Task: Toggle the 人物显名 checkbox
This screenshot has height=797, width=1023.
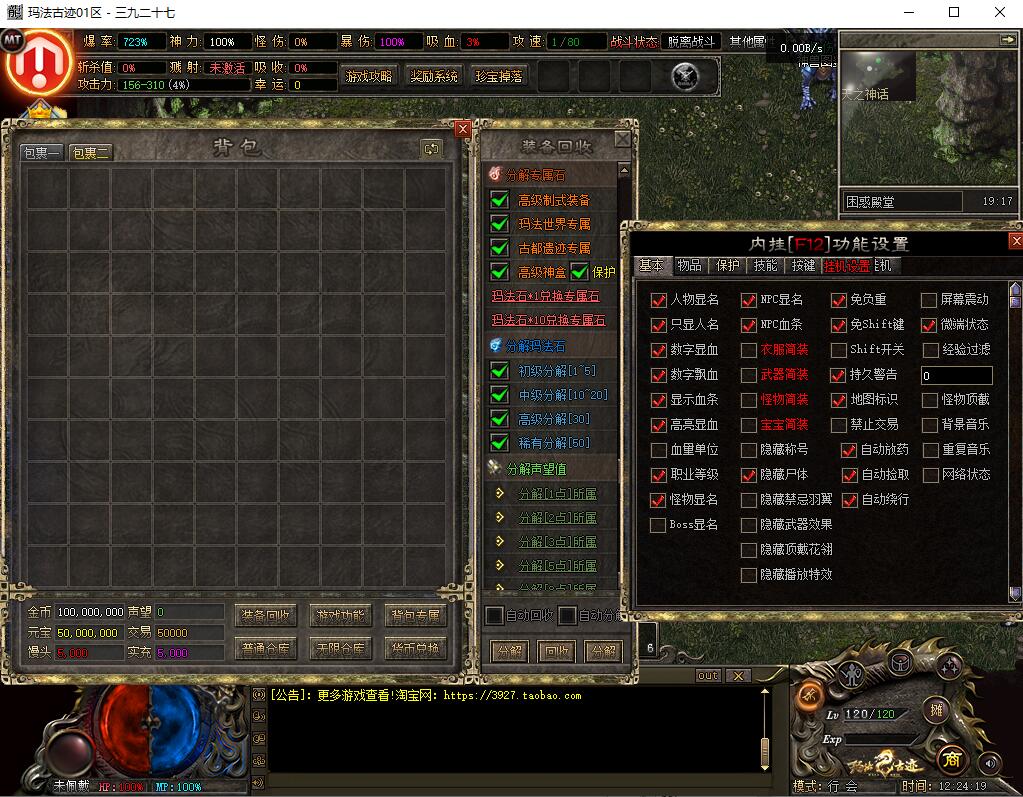Action: coord(658,300)
